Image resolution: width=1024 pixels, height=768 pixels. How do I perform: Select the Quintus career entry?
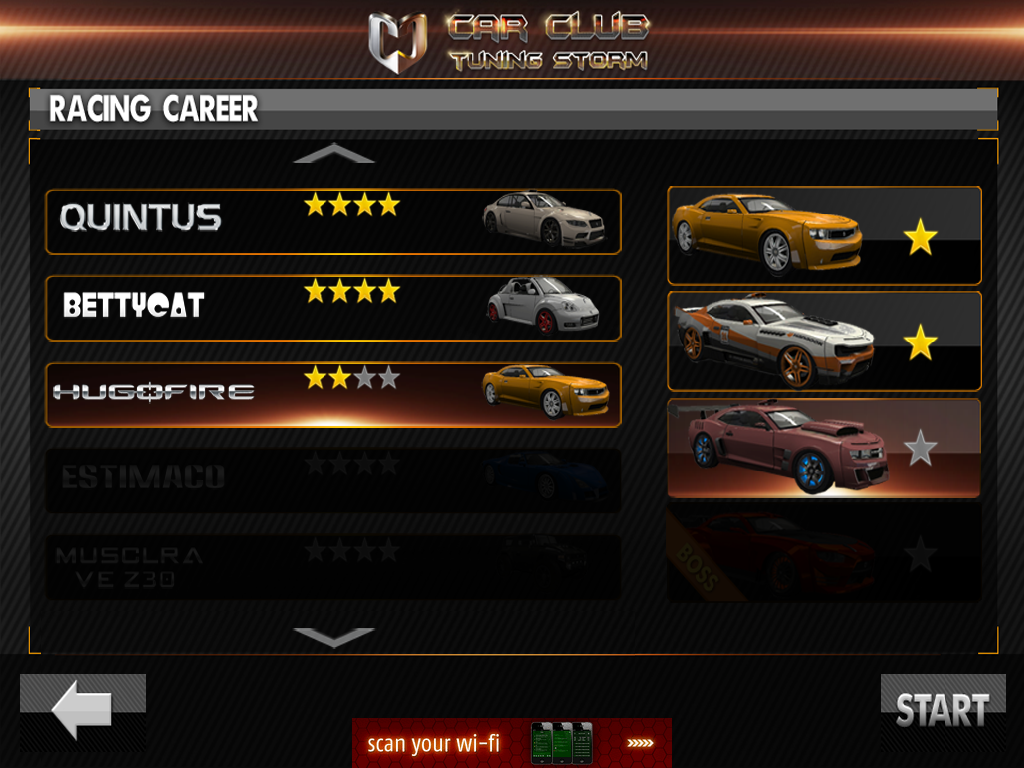333,222
